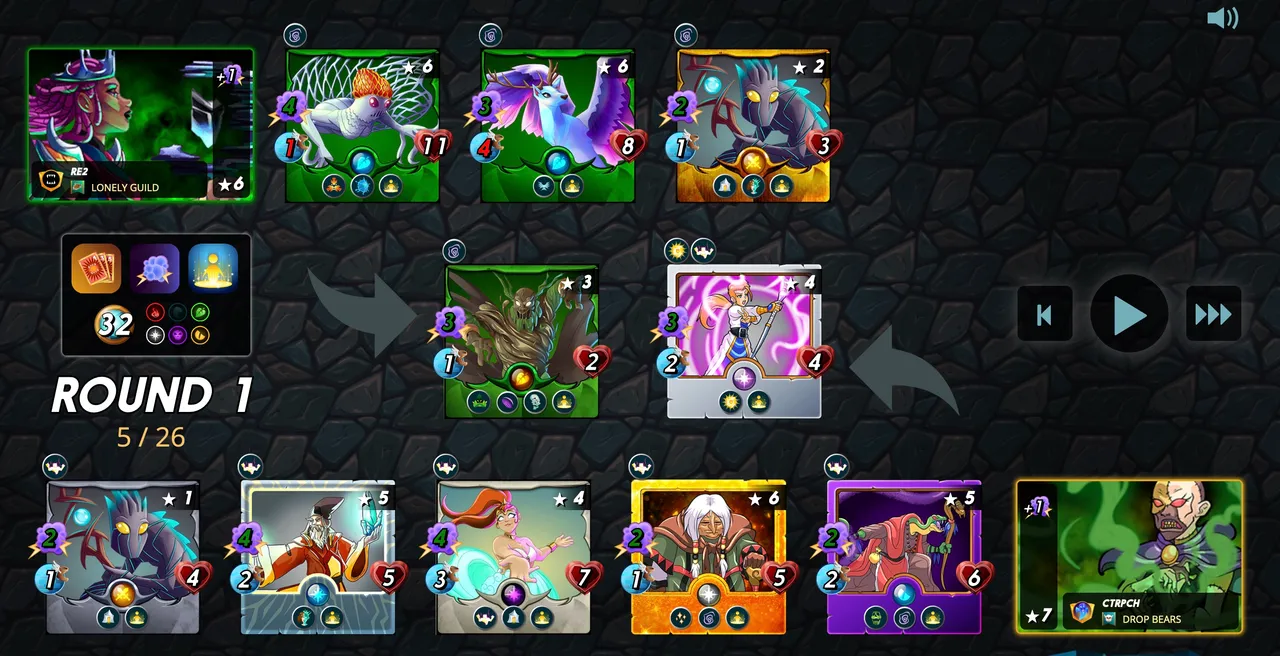Skip back to the battle start

pos(1044,315)
